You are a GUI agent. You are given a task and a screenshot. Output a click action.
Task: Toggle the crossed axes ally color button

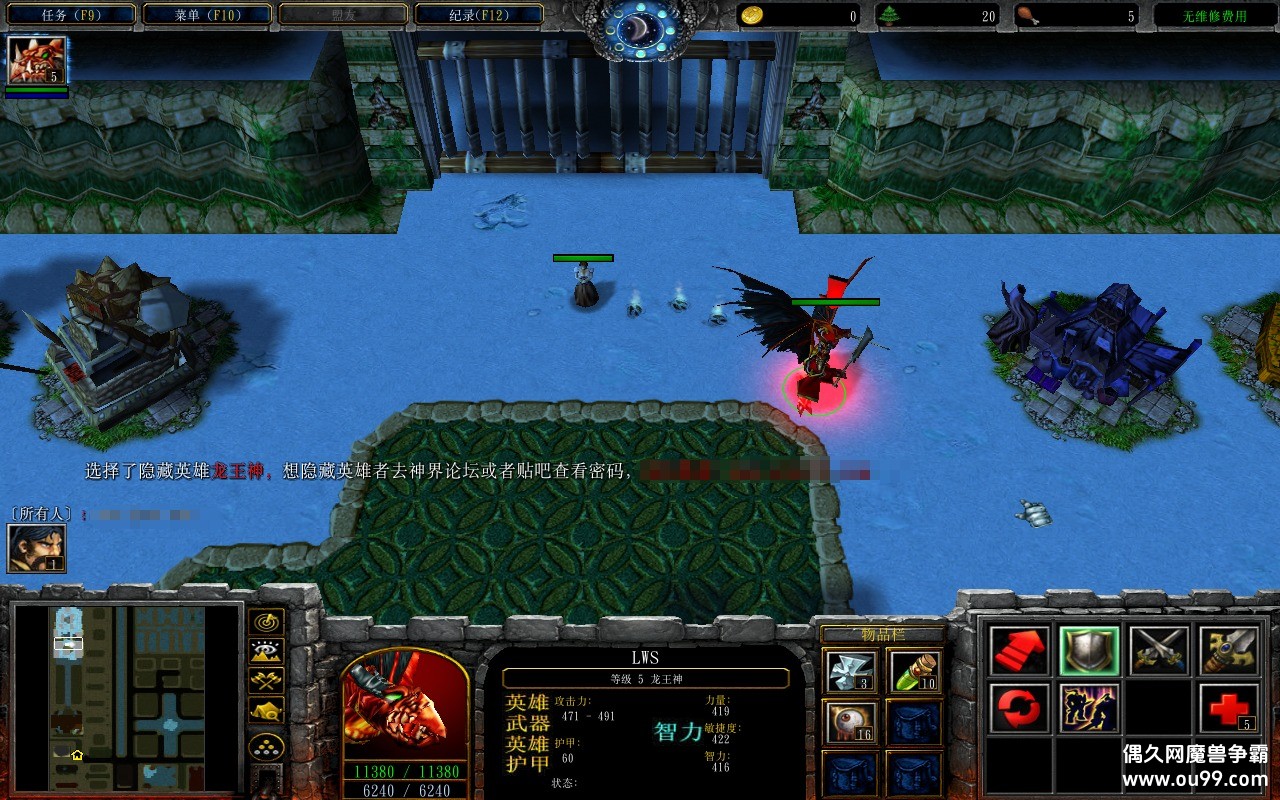click(266, 681)
